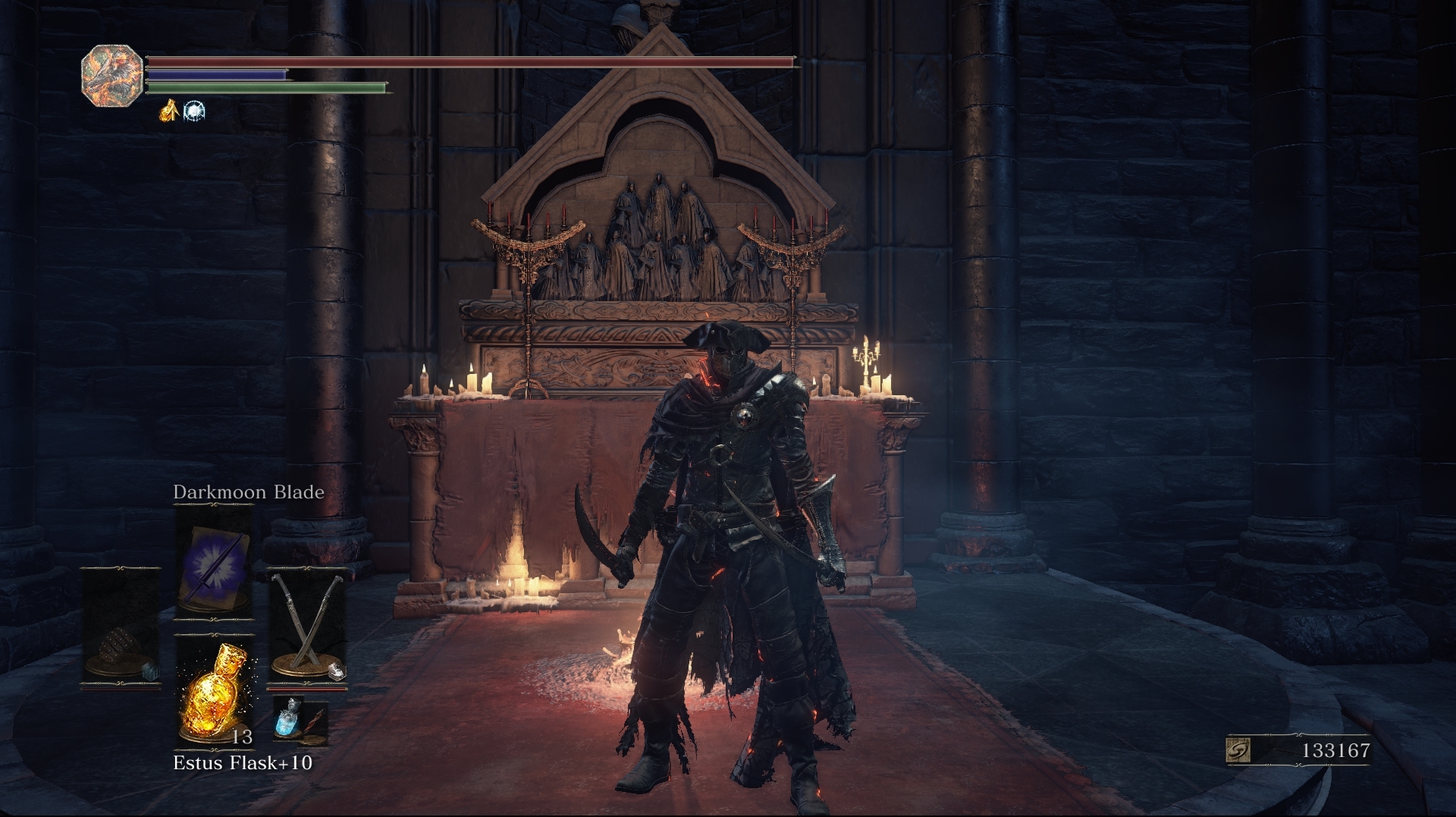Click the blue focus points bar
Screen dimensions: 1456x817
pyautogui.click(x=220, y=74)
